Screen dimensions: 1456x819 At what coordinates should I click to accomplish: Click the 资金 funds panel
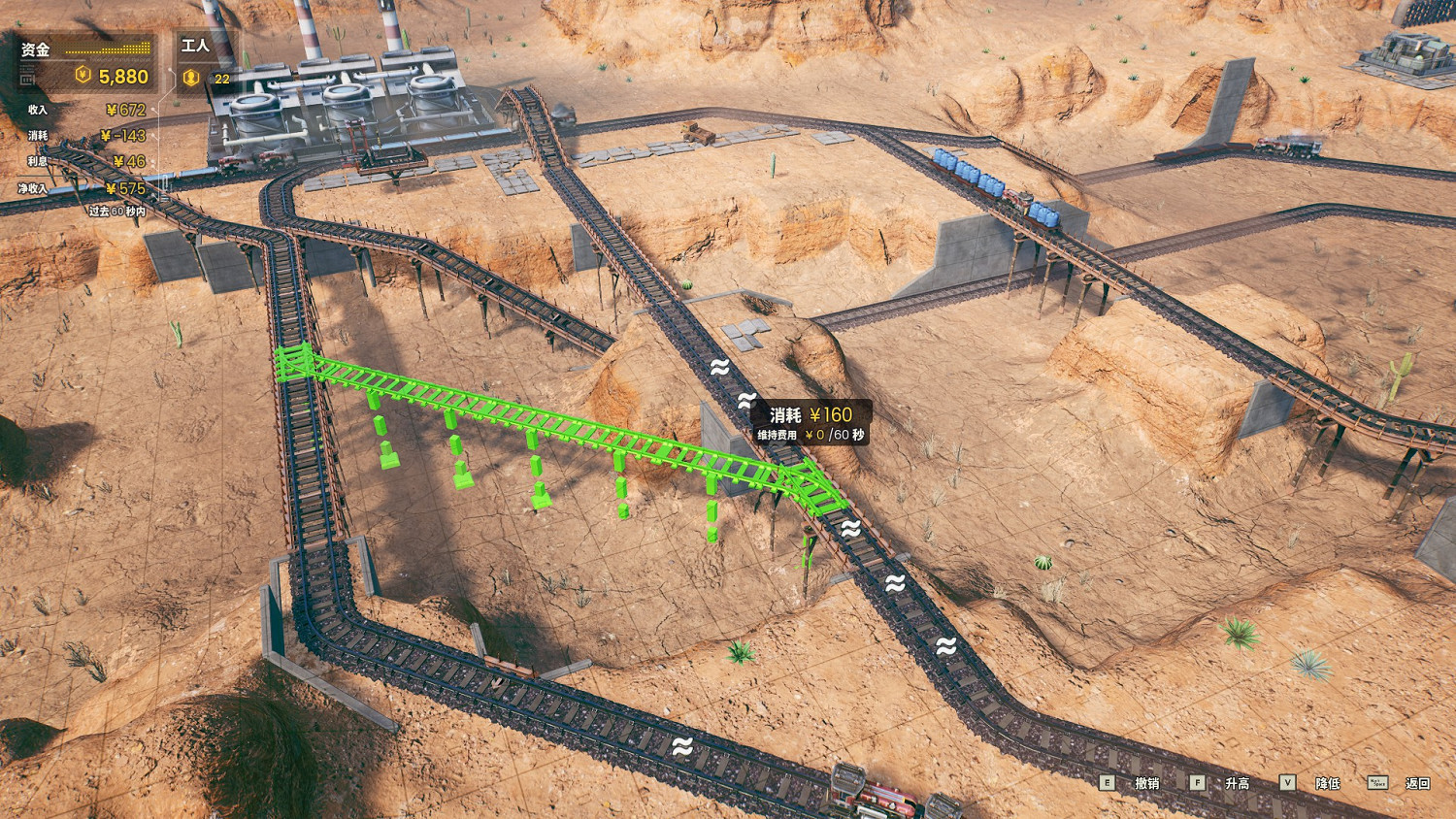pos(85,63)
